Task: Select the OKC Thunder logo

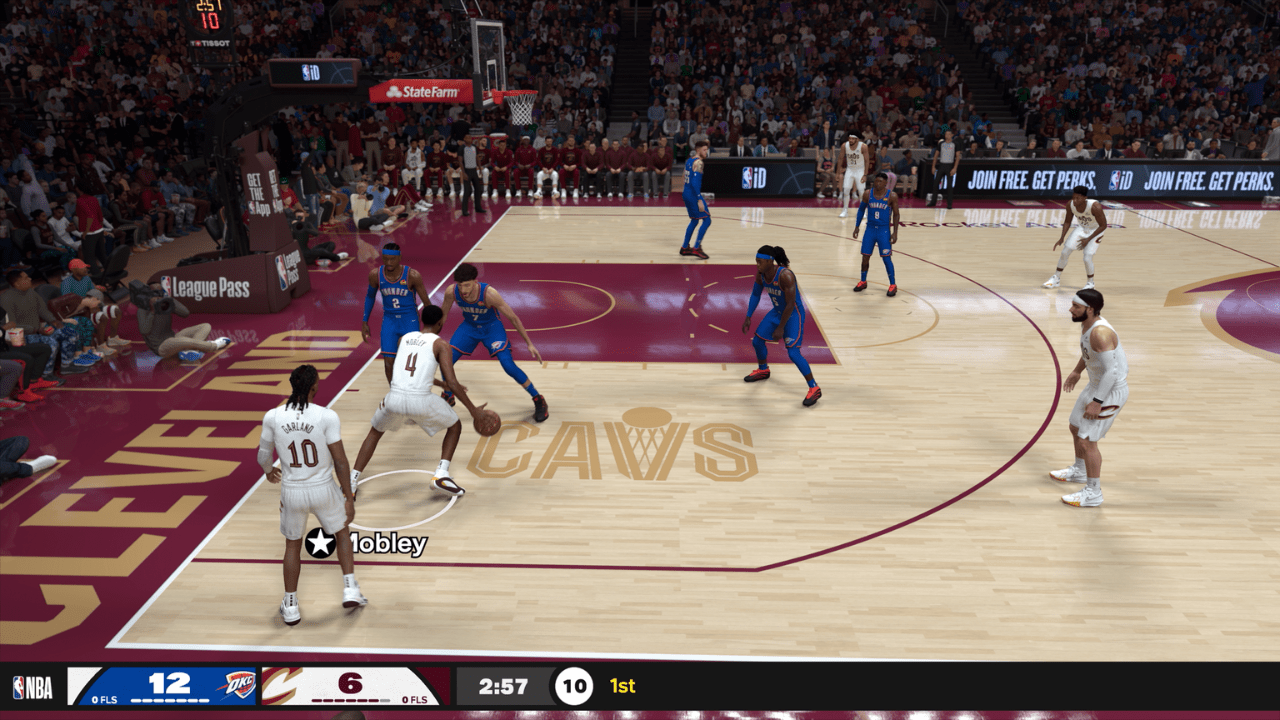Action: [238, 684]
